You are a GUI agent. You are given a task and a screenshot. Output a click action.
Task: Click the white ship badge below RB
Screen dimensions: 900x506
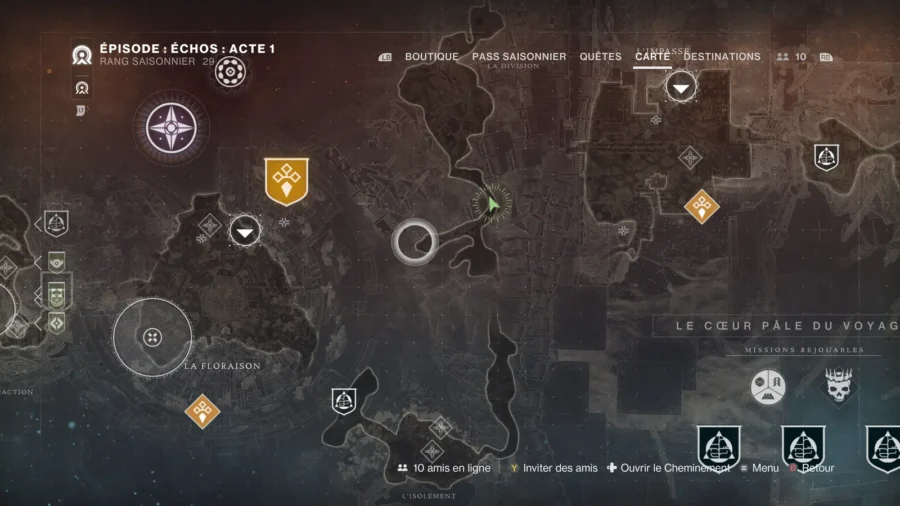826,156
